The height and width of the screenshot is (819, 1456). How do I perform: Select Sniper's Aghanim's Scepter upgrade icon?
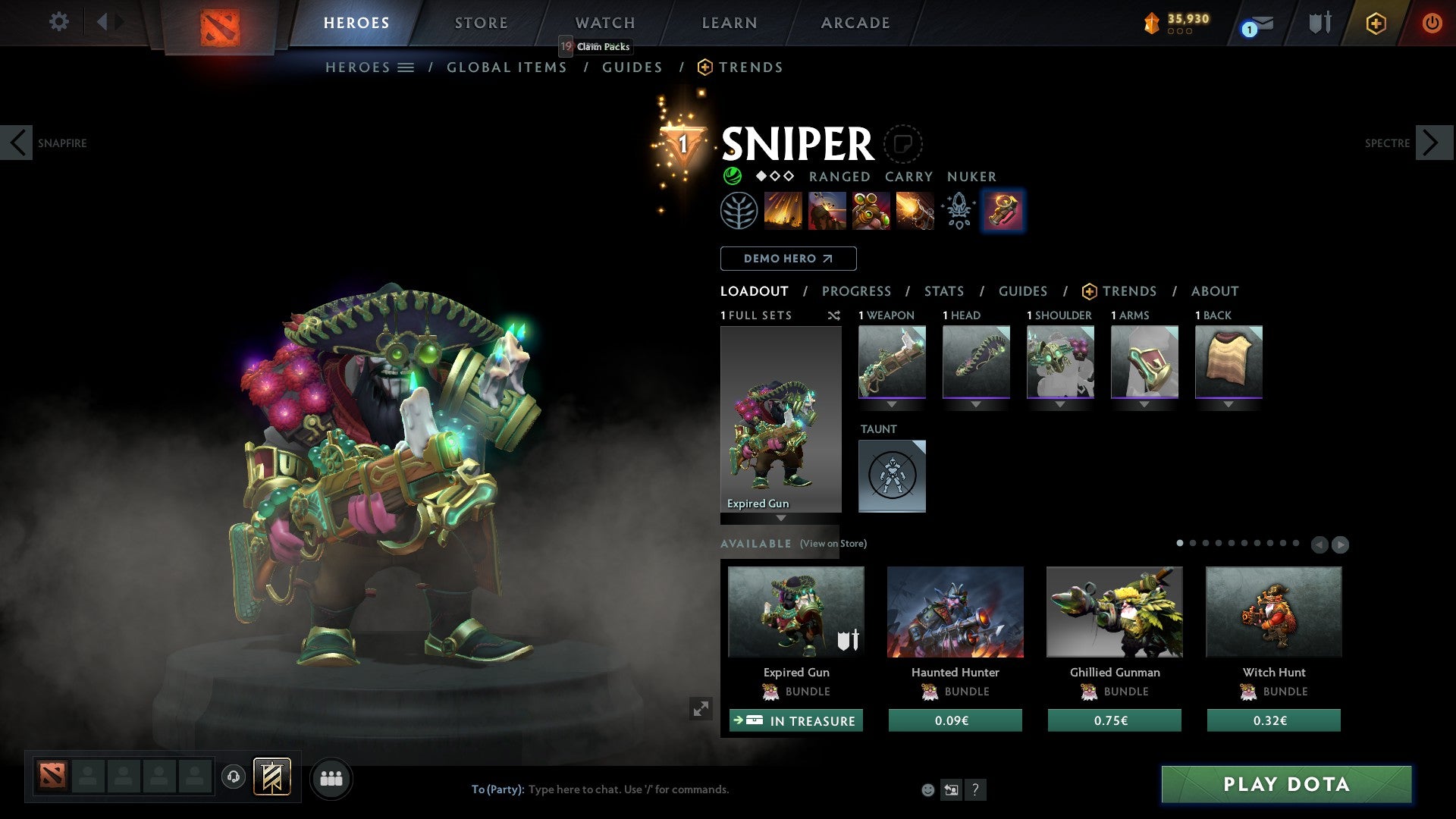click(958, 211)
